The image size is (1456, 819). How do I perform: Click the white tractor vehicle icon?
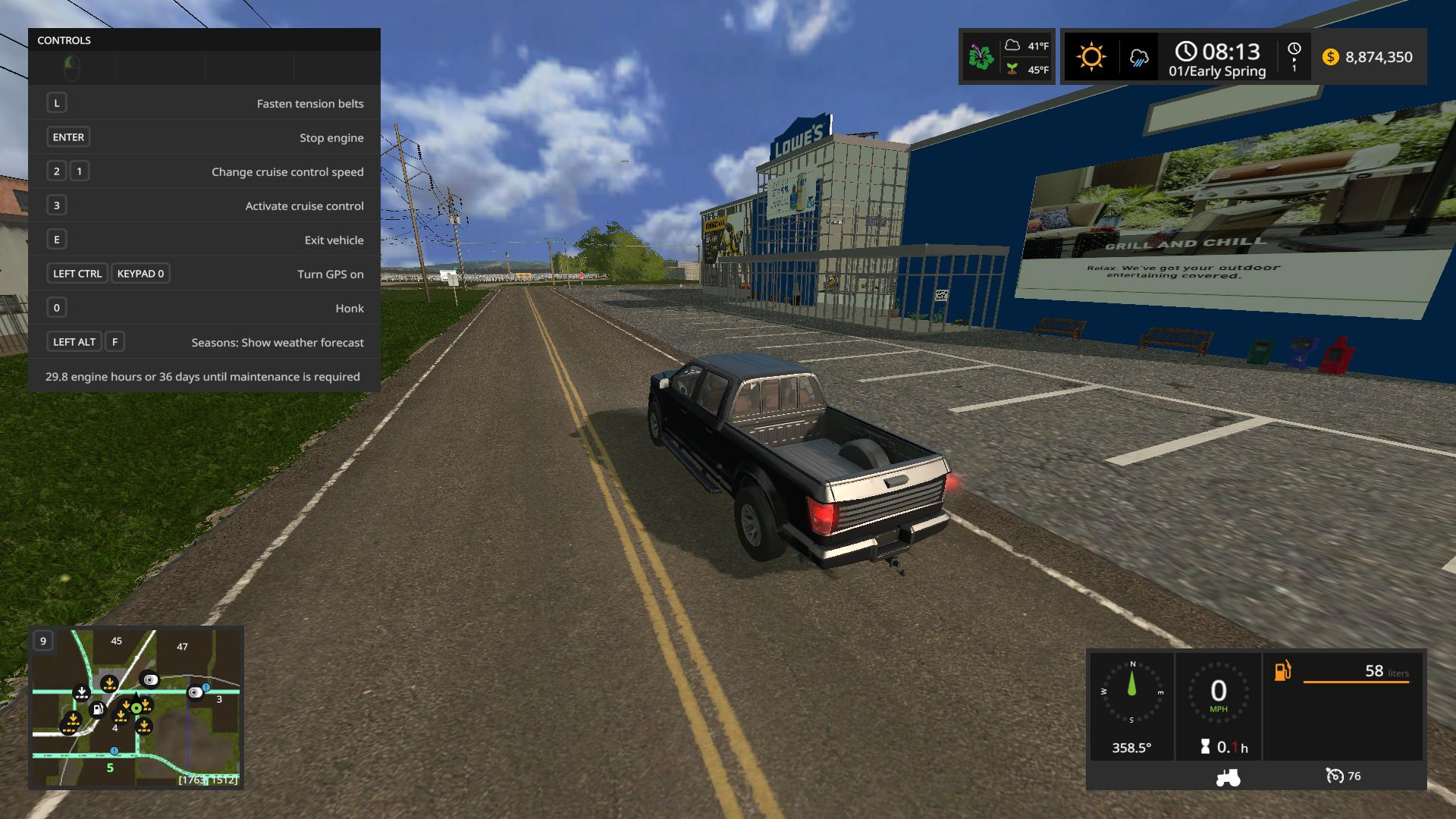click(1228, 777)
